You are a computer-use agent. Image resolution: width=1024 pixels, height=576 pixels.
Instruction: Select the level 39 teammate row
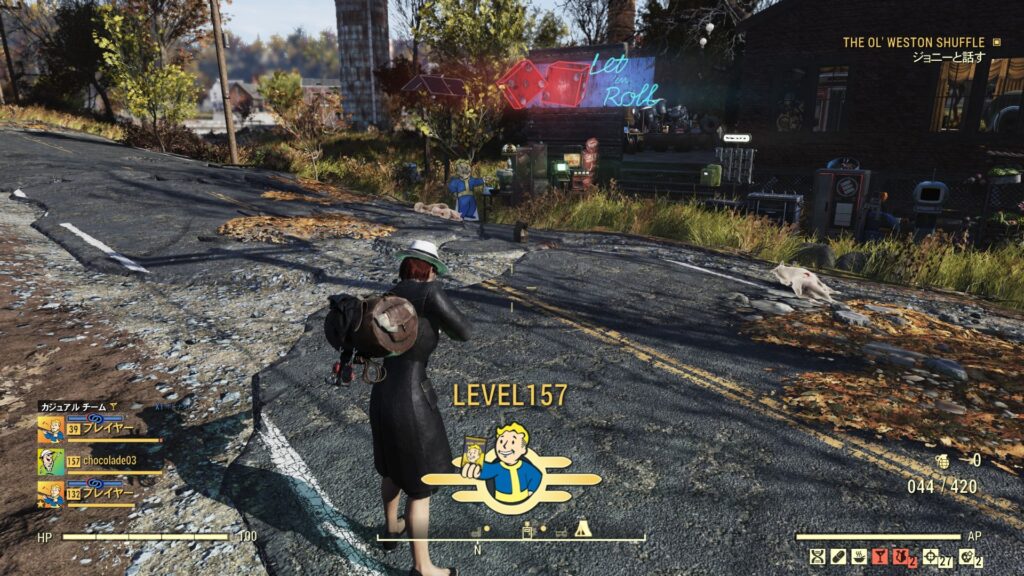click(x=98, y=429)
